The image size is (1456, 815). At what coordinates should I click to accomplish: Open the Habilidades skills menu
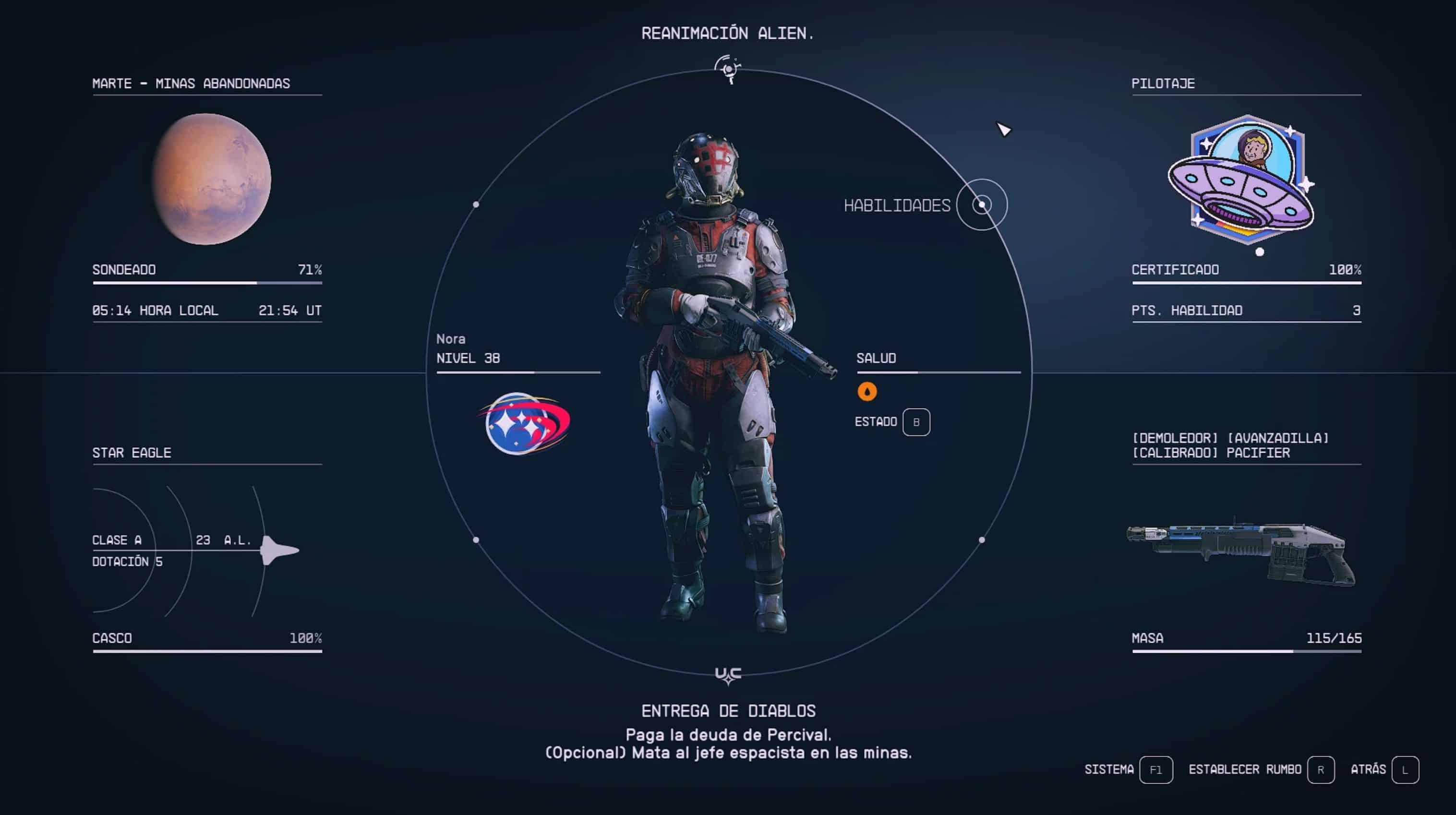(x=981, y=204)
